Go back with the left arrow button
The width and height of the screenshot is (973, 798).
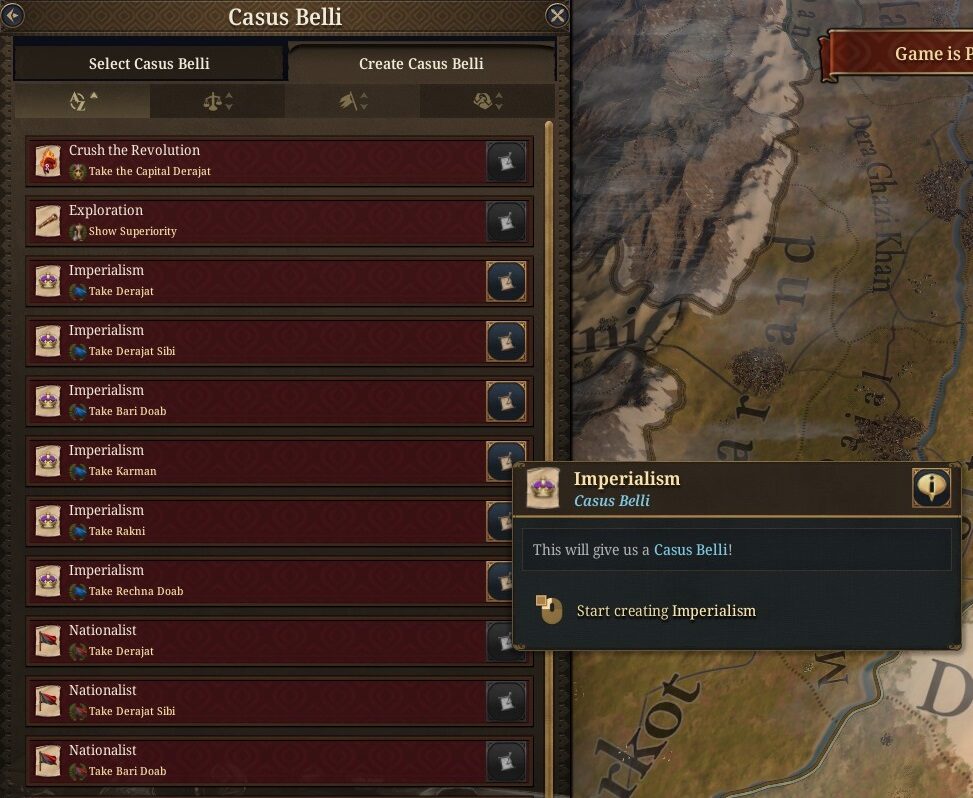tap(12, 15)
